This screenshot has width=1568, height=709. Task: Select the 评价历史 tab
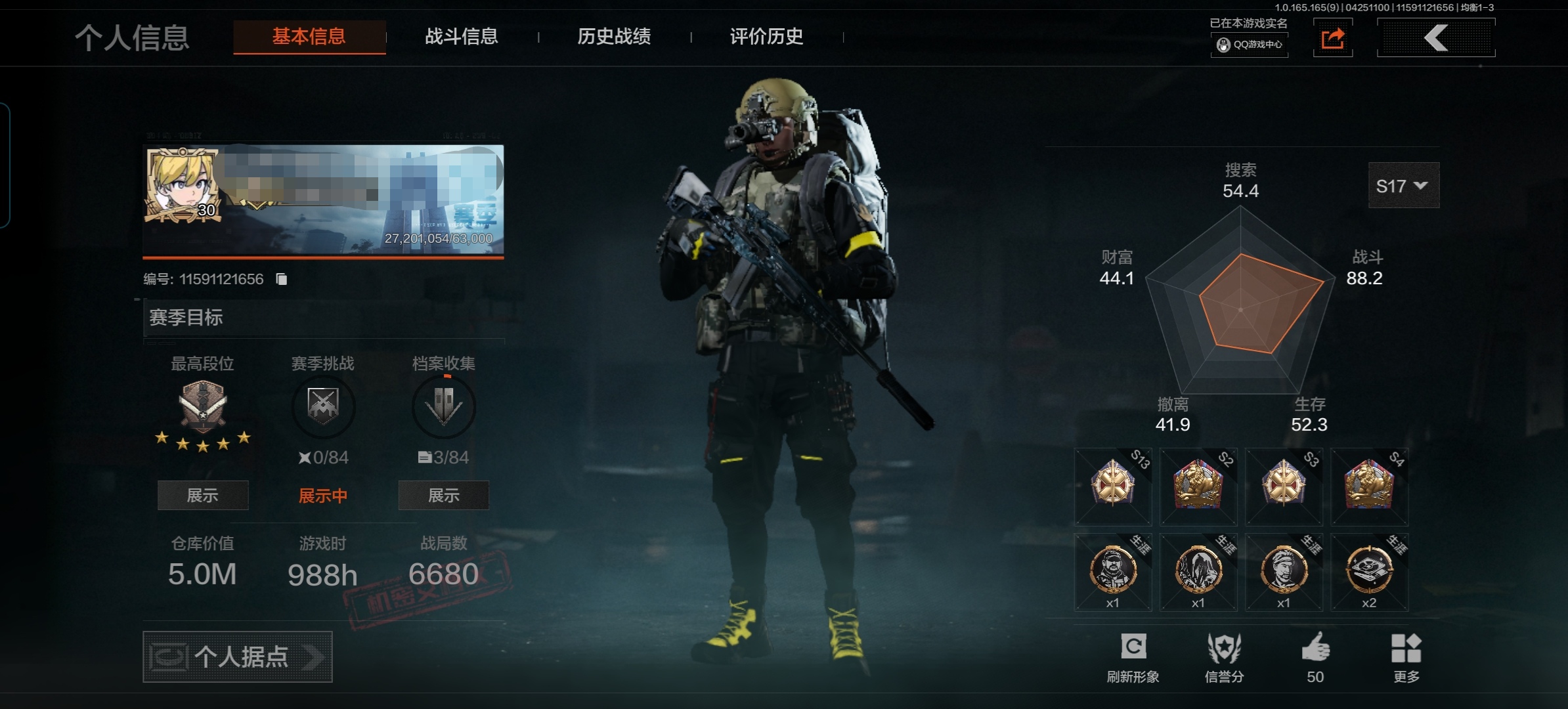coord(766,37)
